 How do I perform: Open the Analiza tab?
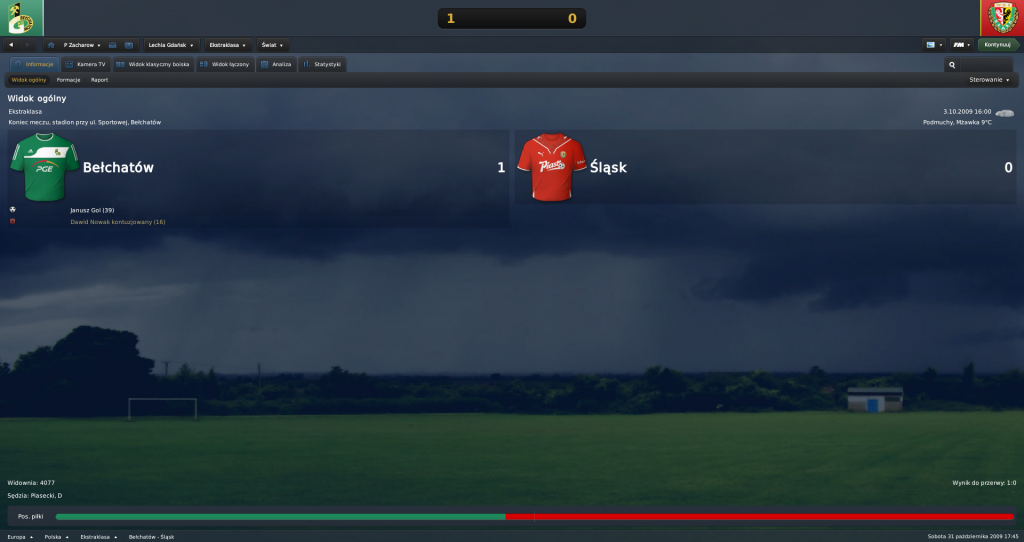point(275,64)
